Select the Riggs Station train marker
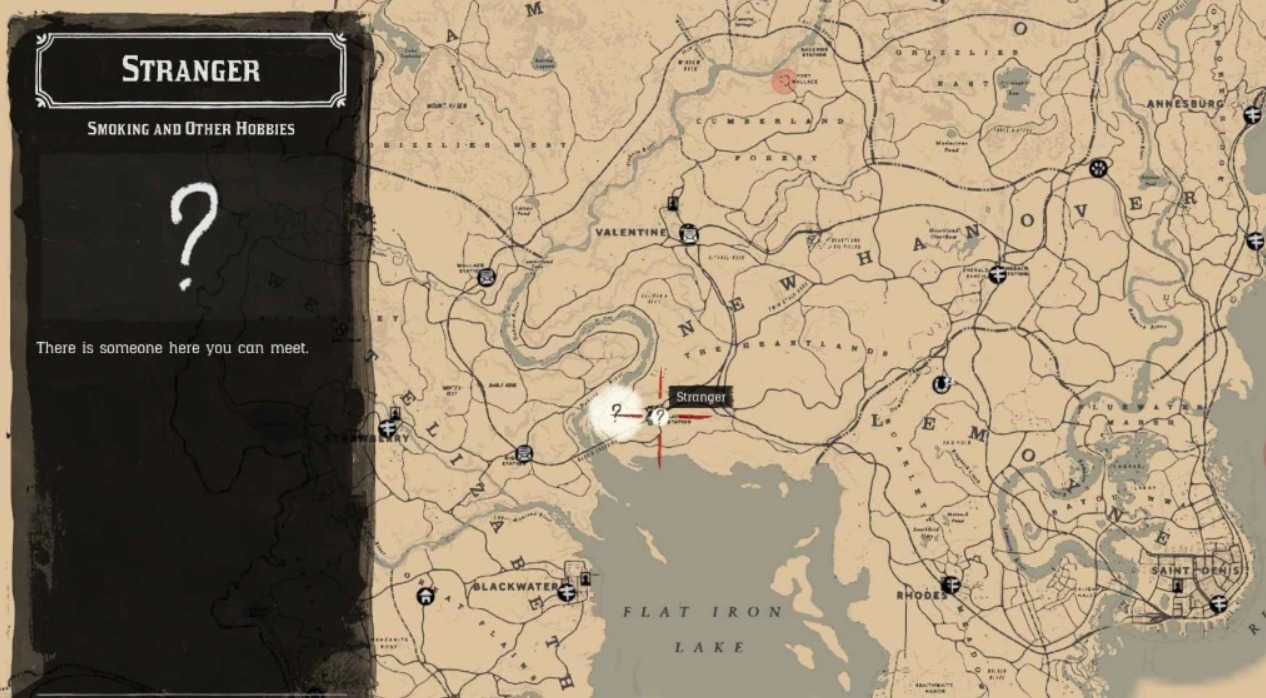The image size is (1266, 698). click(522, 453)
